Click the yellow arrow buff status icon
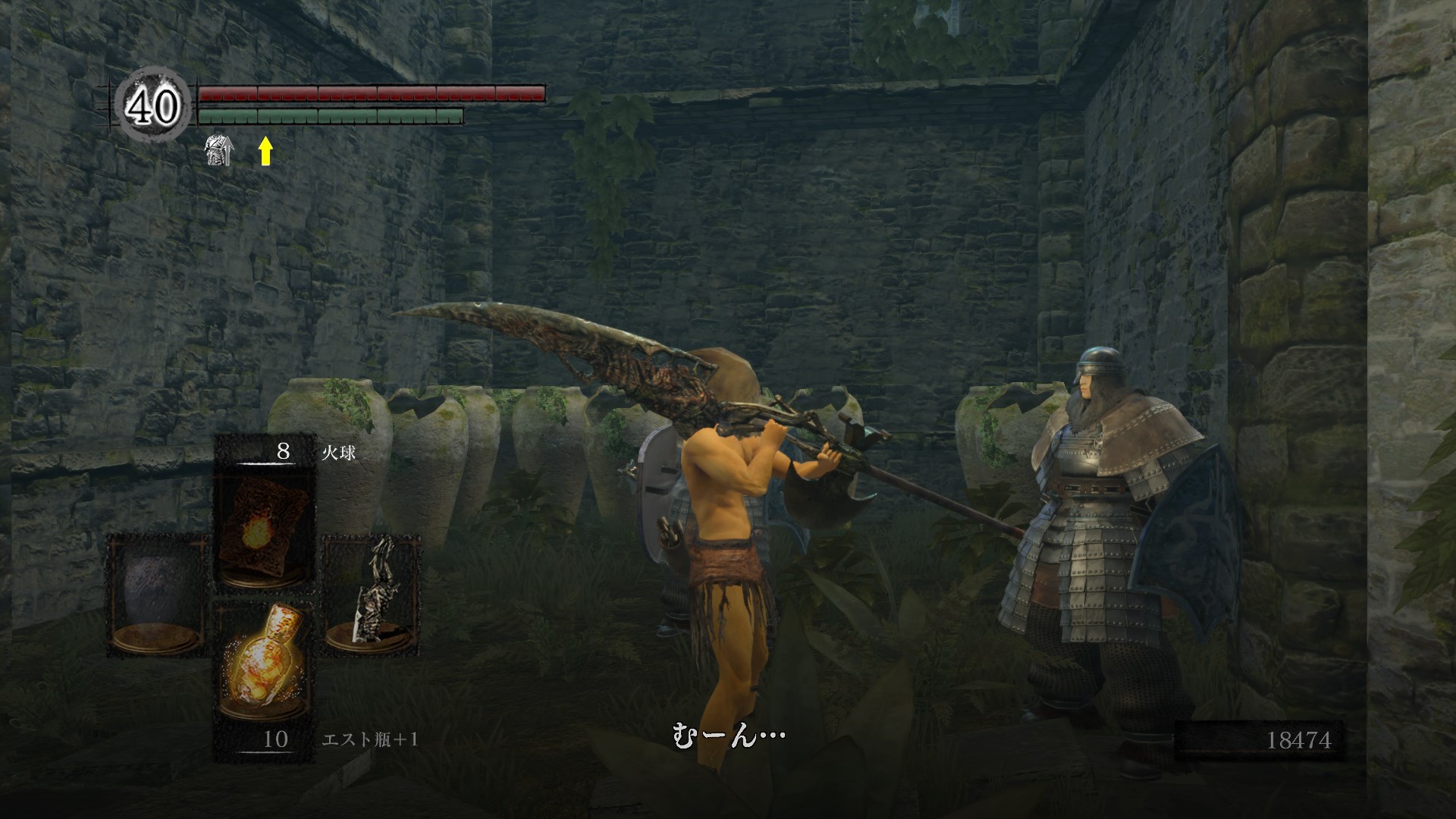1456x819 pixels. pyautogui.click(x=265, y=151)
